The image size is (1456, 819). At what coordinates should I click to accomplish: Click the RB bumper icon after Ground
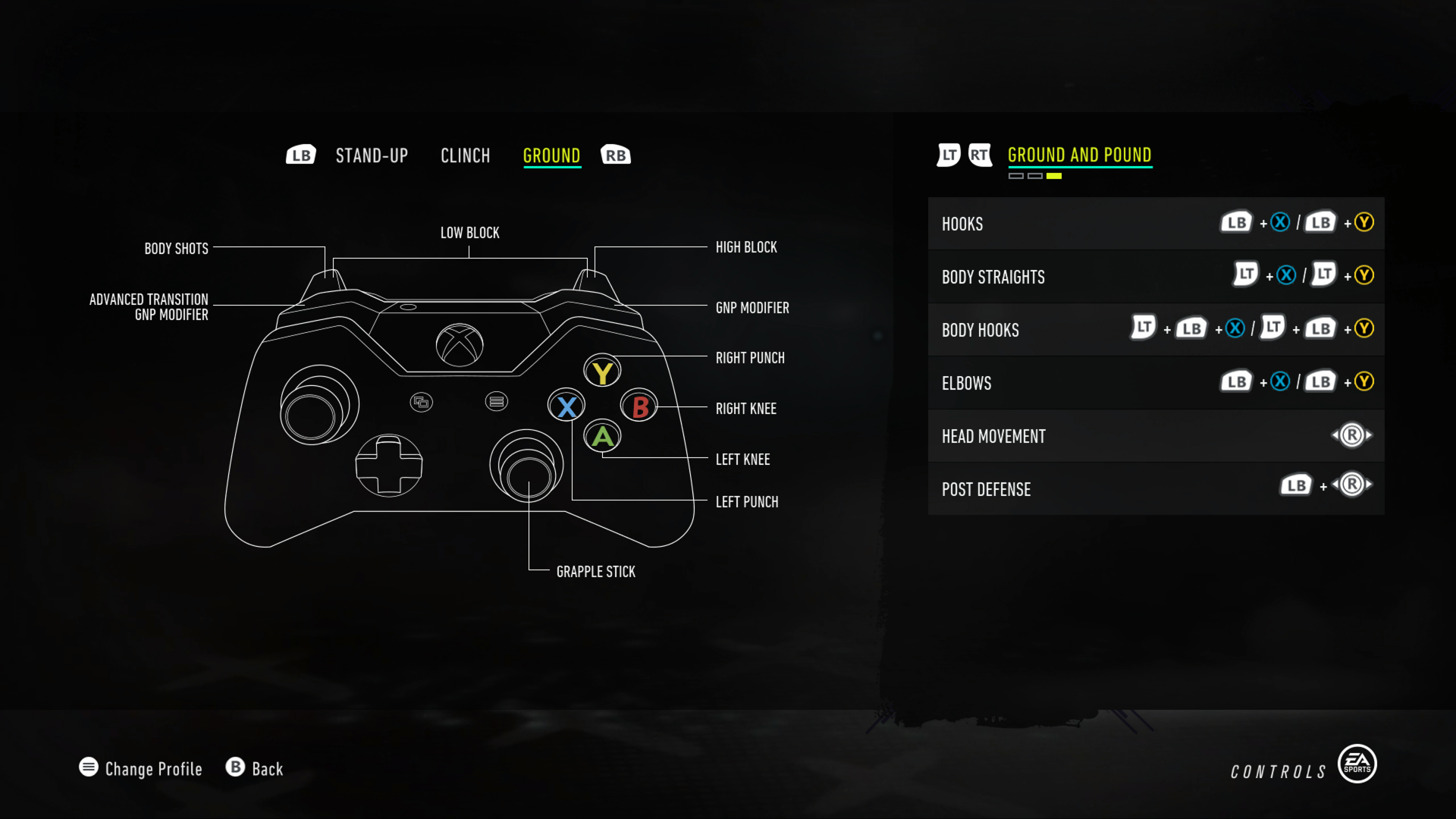pos(616,154)
